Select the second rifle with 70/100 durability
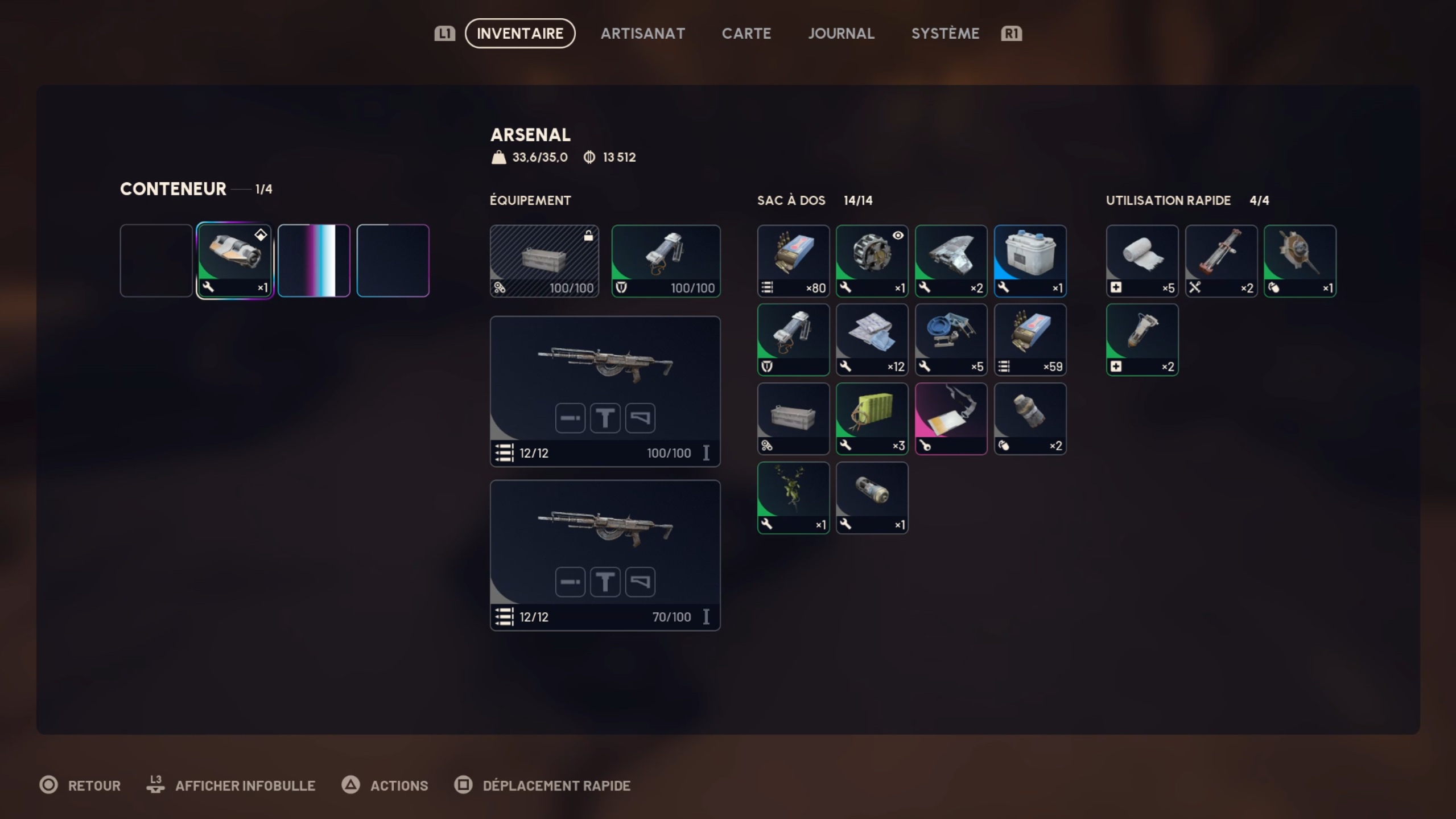This screenshot has width=1456, height=819. (x=605, y=555)
